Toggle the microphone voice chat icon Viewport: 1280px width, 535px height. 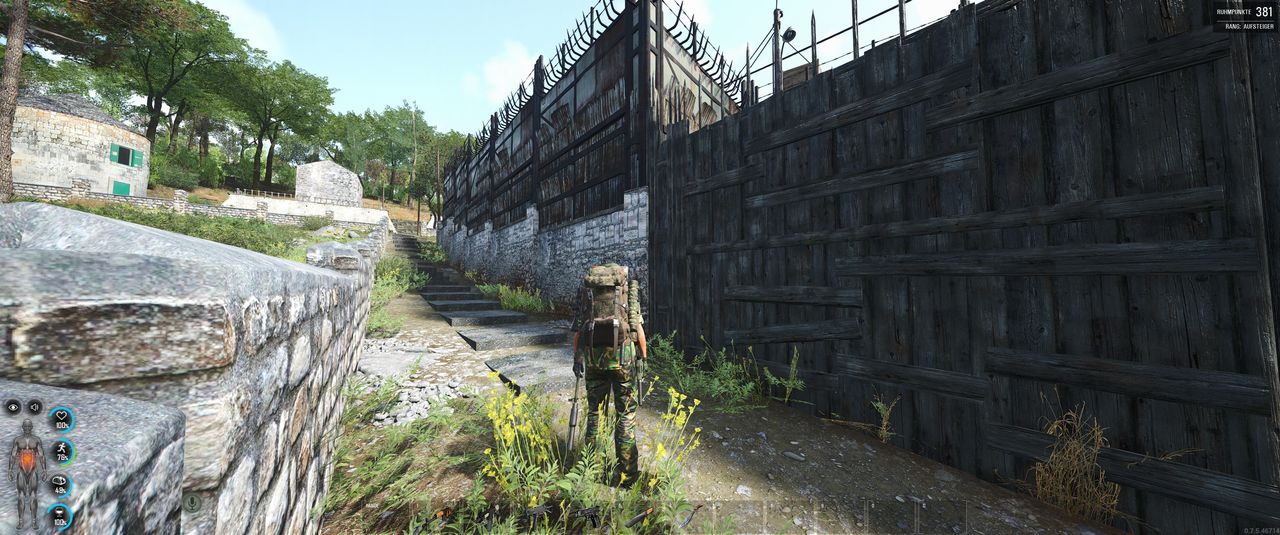coord(191,502)
